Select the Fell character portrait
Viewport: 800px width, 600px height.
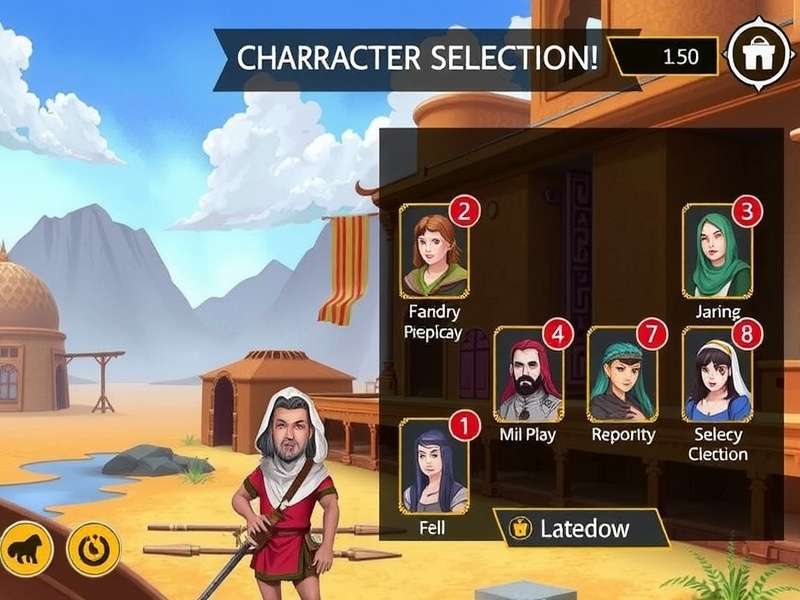pos(434,466)
